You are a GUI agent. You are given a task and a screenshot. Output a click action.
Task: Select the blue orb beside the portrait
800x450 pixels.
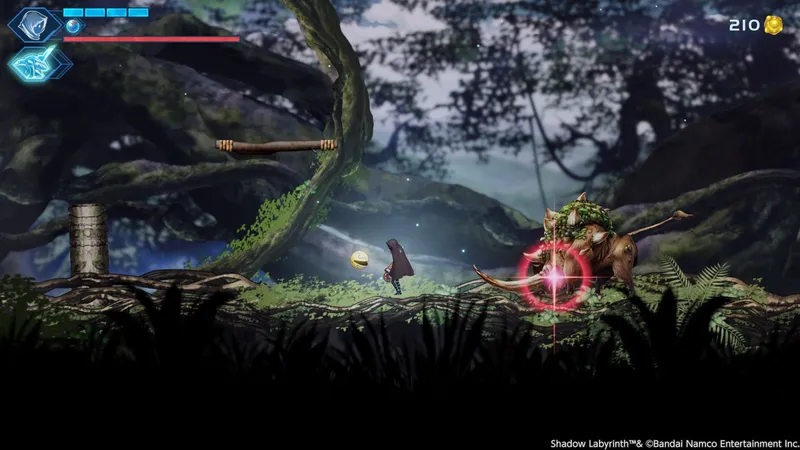point(72,26)
